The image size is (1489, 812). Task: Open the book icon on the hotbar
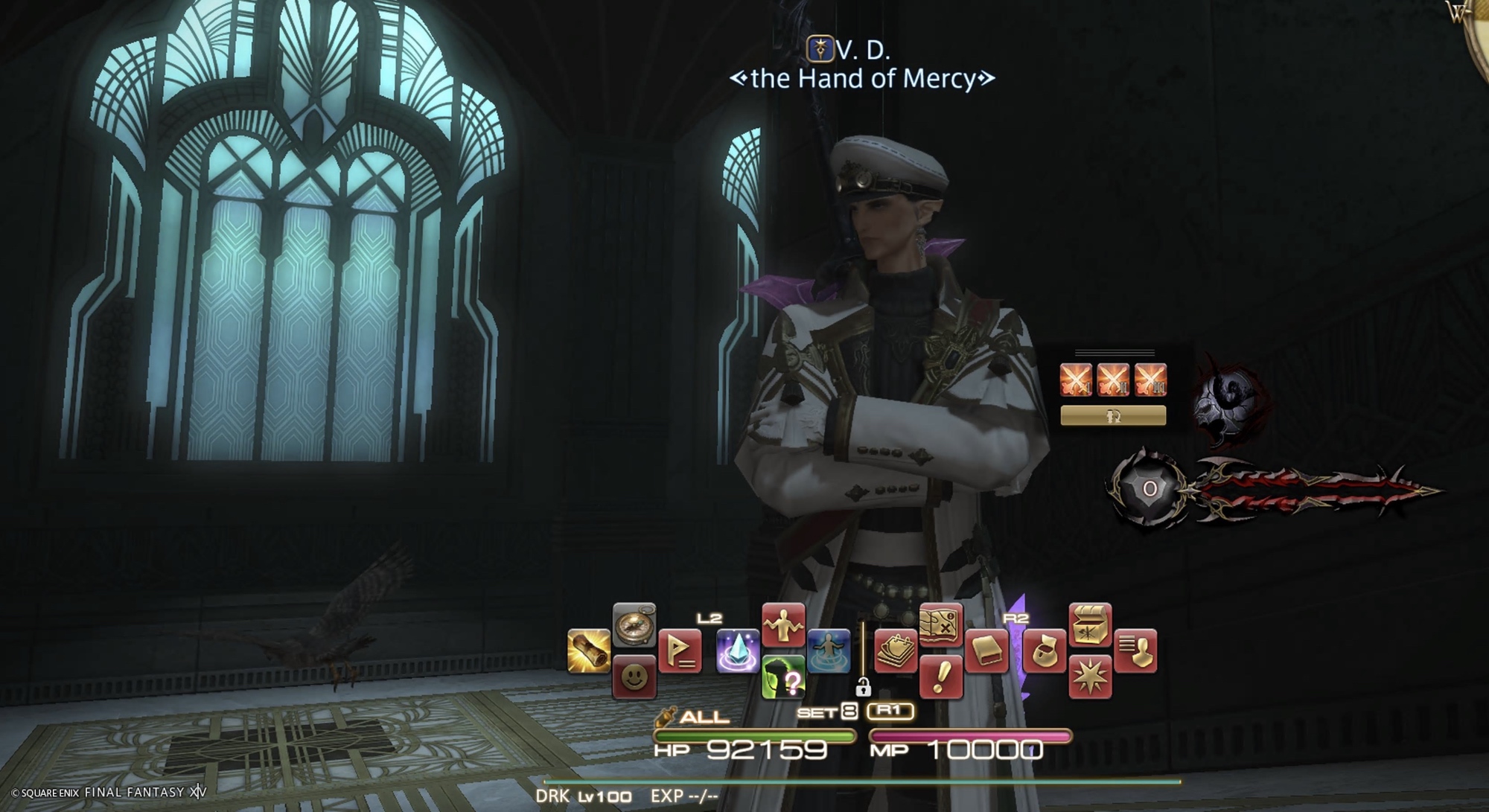(986, 651)
